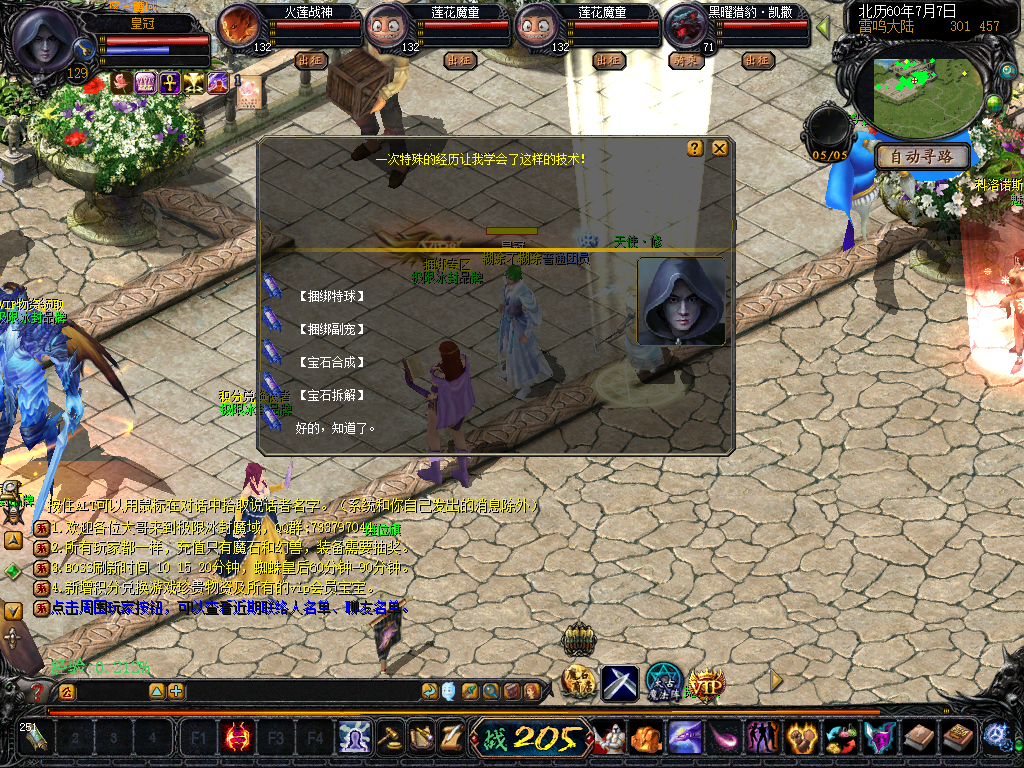Choose the 【宝石拆解】 gem dismantle option
This screenshot has width=1024, height=768.
tap(332, 395)
